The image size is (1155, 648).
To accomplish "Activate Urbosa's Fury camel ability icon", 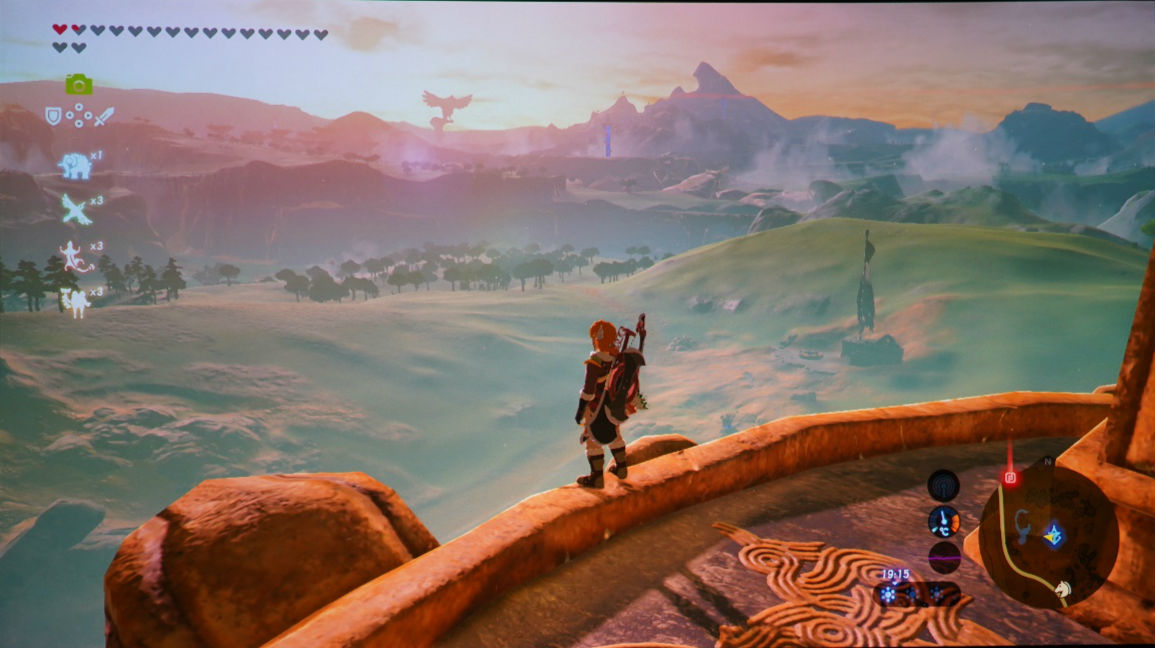I will click(x=76, y=299).
